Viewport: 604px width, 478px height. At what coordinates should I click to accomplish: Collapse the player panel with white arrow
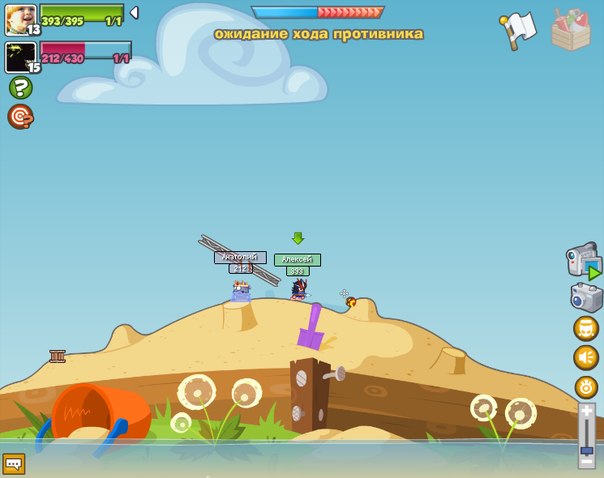click(x=135, y=13)
